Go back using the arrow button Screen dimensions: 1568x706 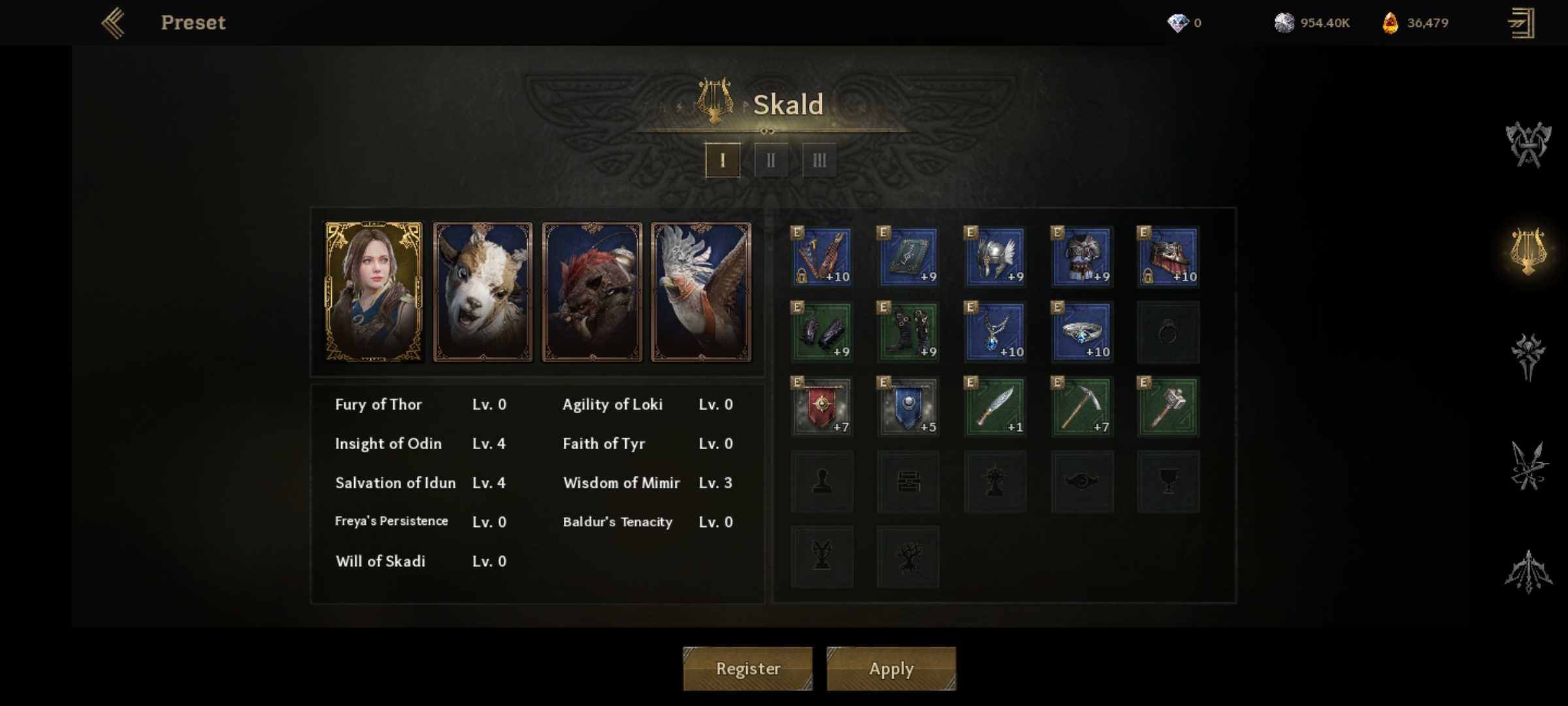(113, 23)
